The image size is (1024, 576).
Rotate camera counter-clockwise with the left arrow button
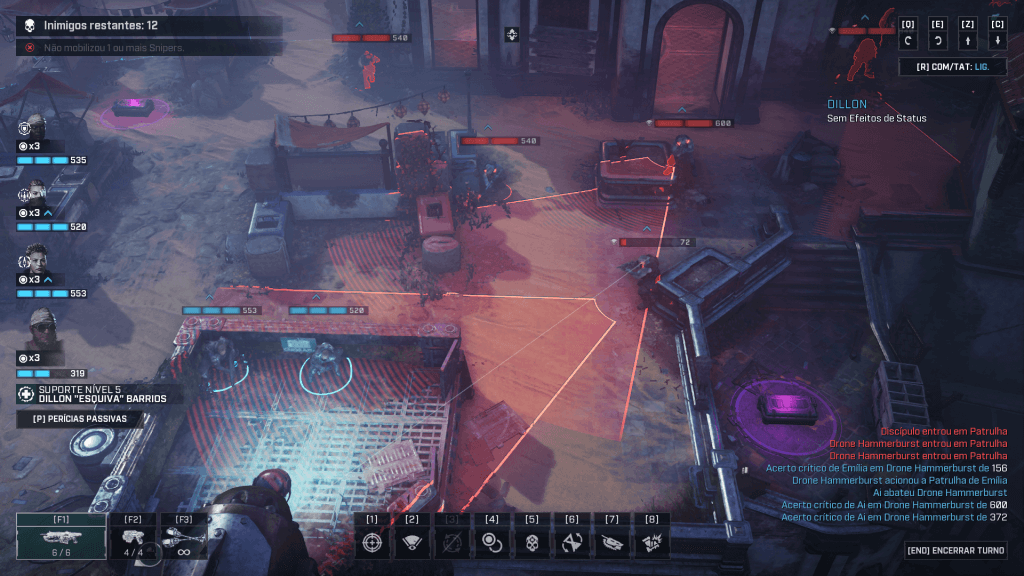(x=908, y=41)
